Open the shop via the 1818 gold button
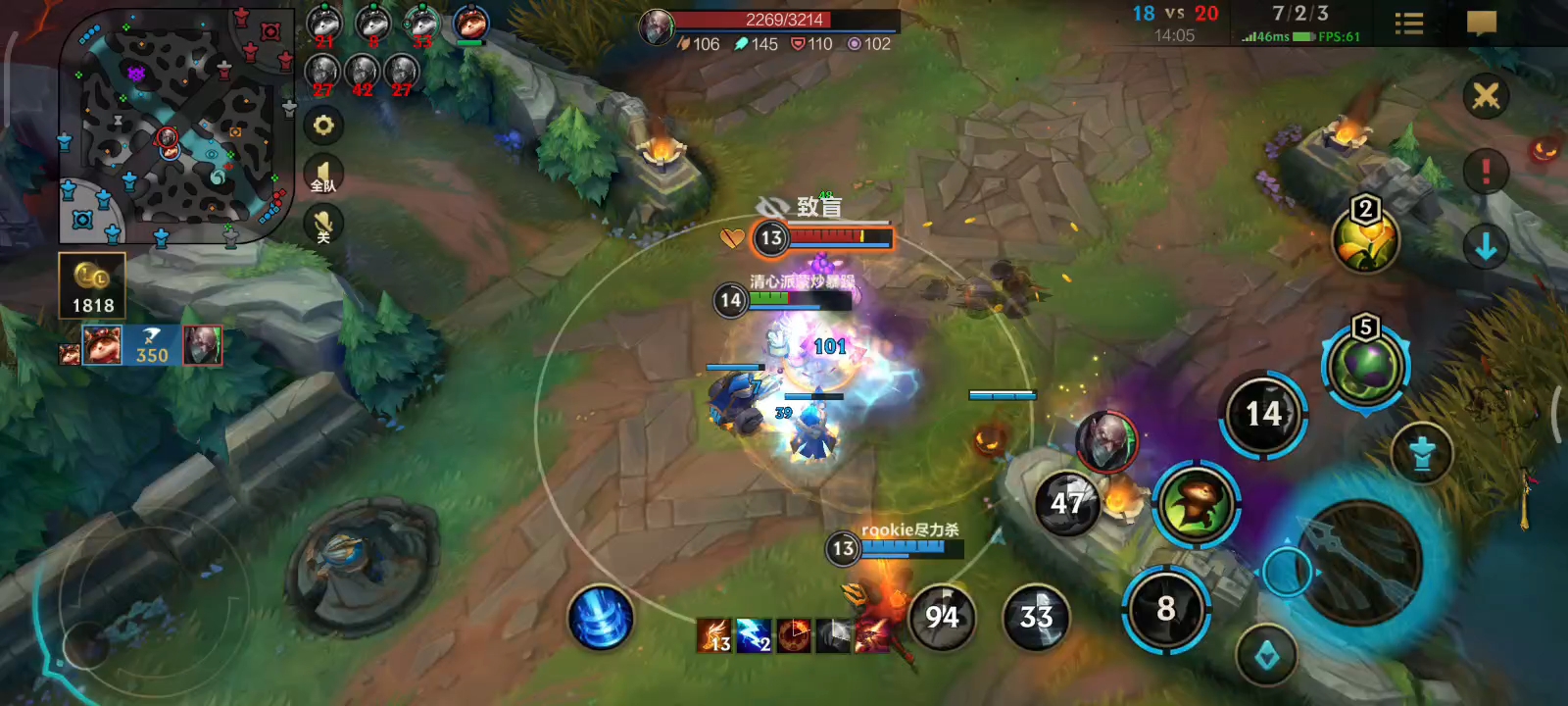The height and width of the screenshot is (706, 1568). (x=92, y=286)
